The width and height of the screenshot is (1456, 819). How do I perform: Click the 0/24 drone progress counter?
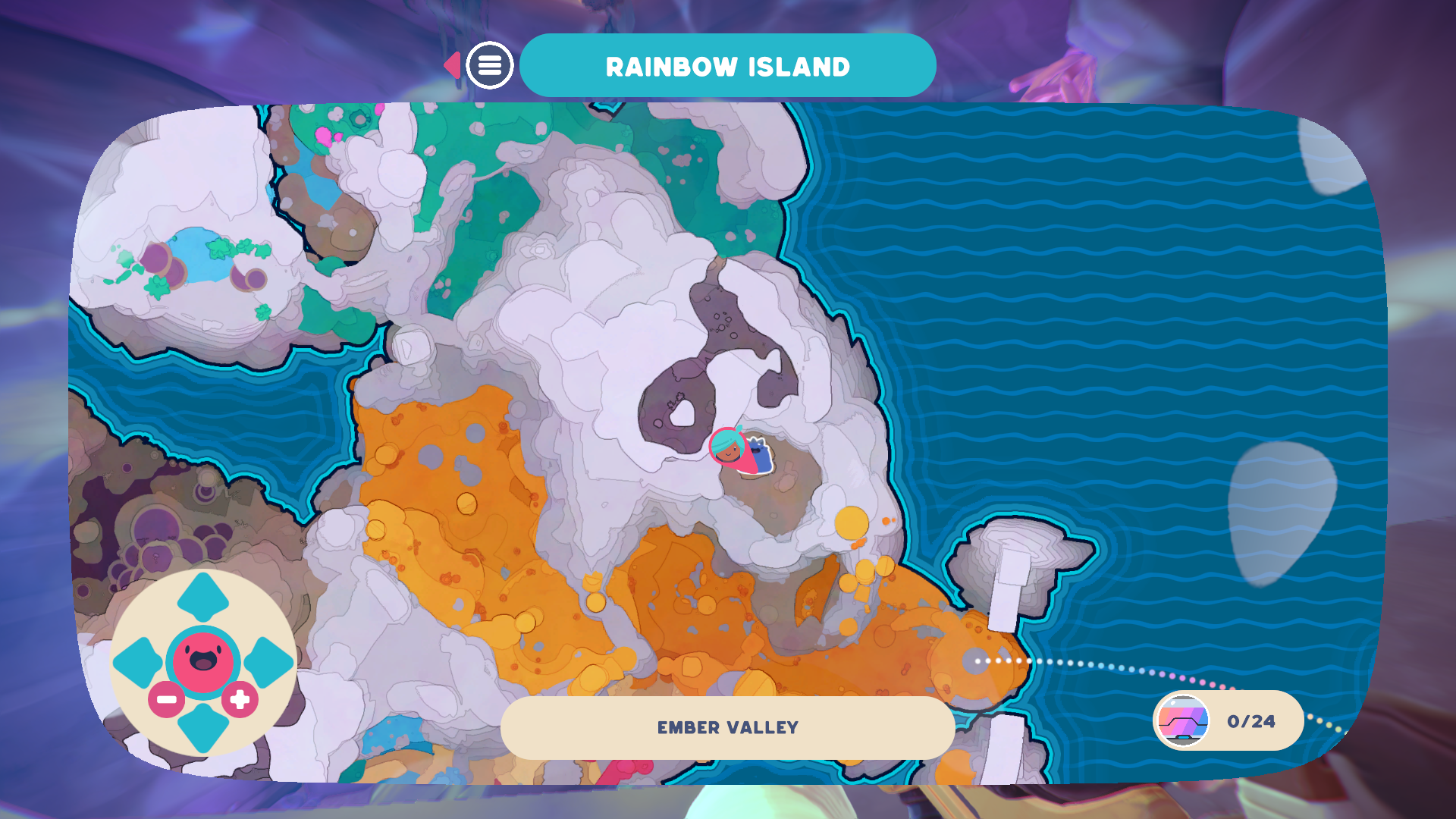coord(1250,721)
